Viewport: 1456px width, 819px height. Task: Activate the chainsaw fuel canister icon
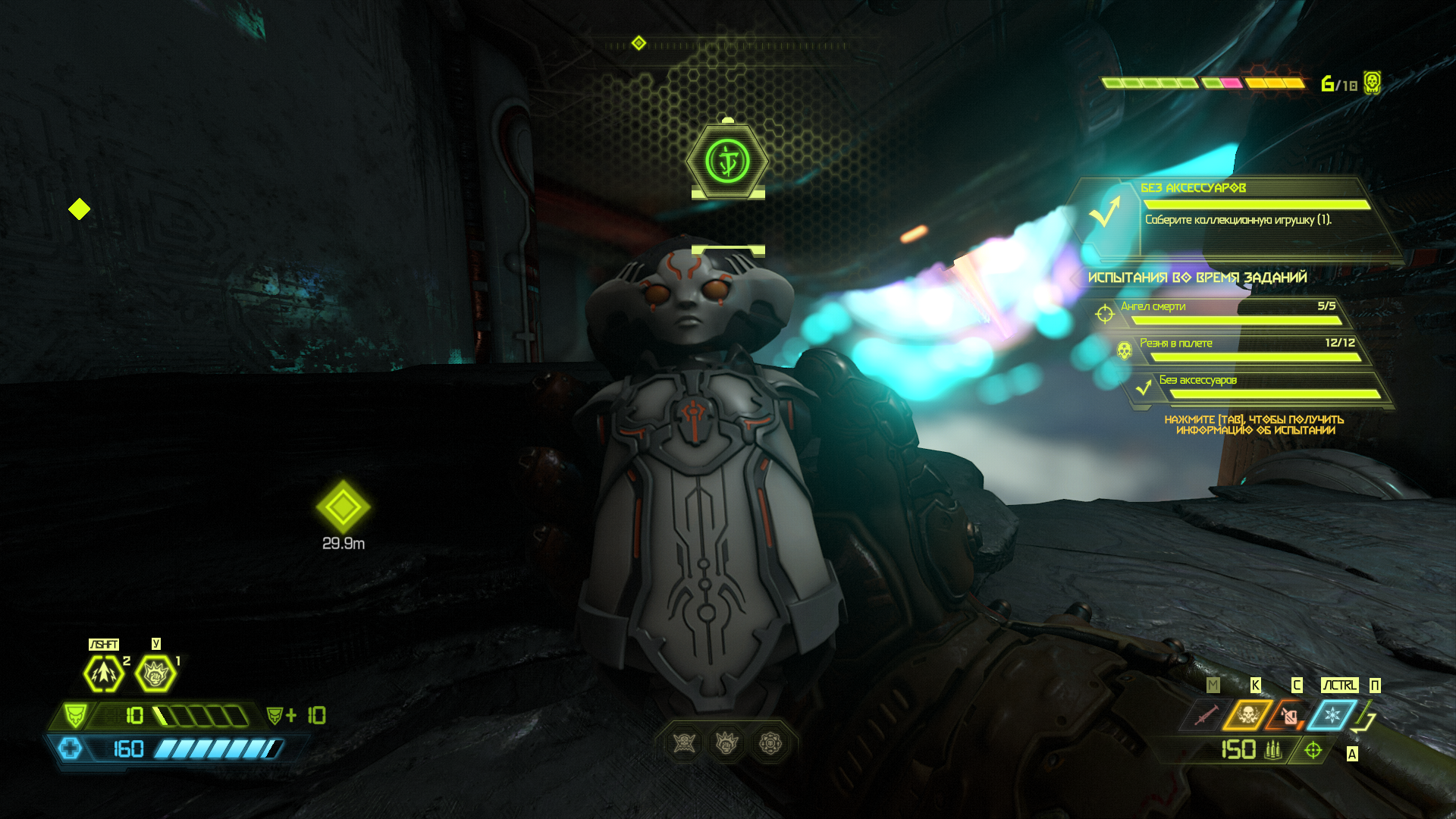pos(1289,714)
